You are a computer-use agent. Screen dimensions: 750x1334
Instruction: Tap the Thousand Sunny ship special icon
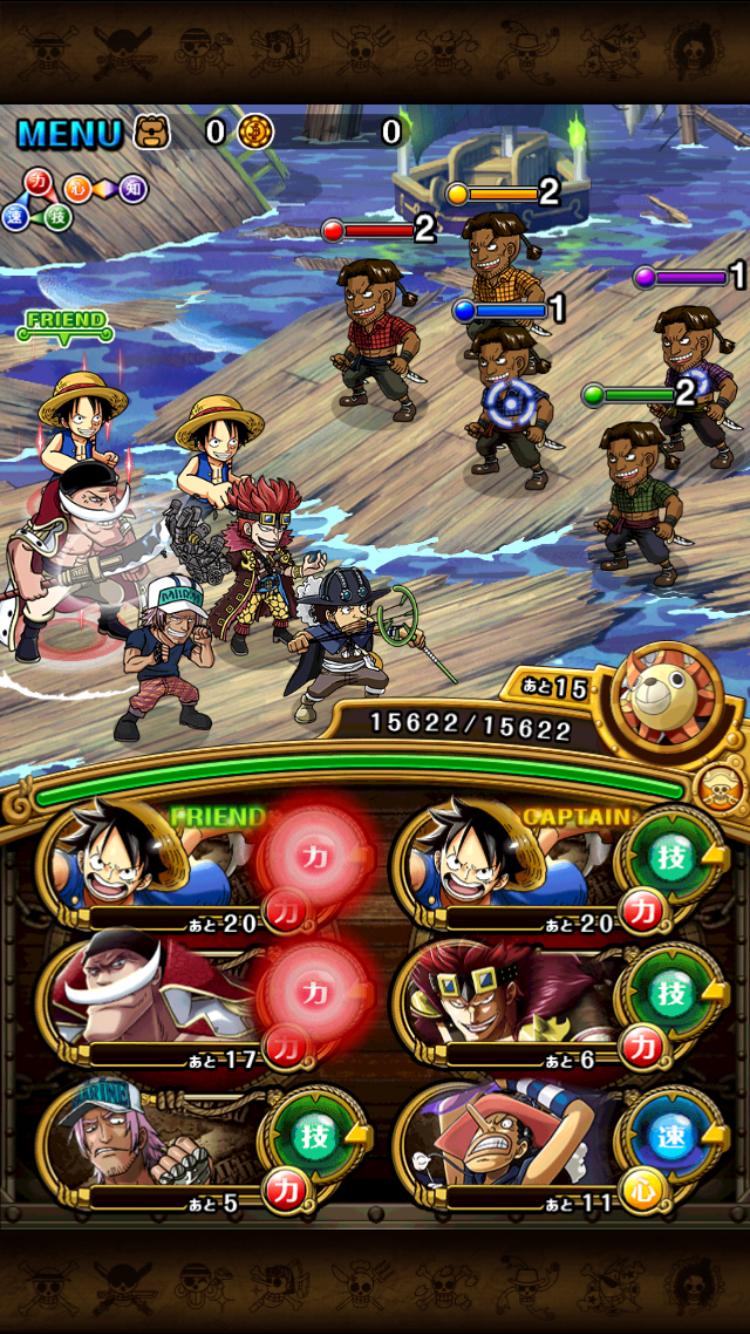[670, 699]
